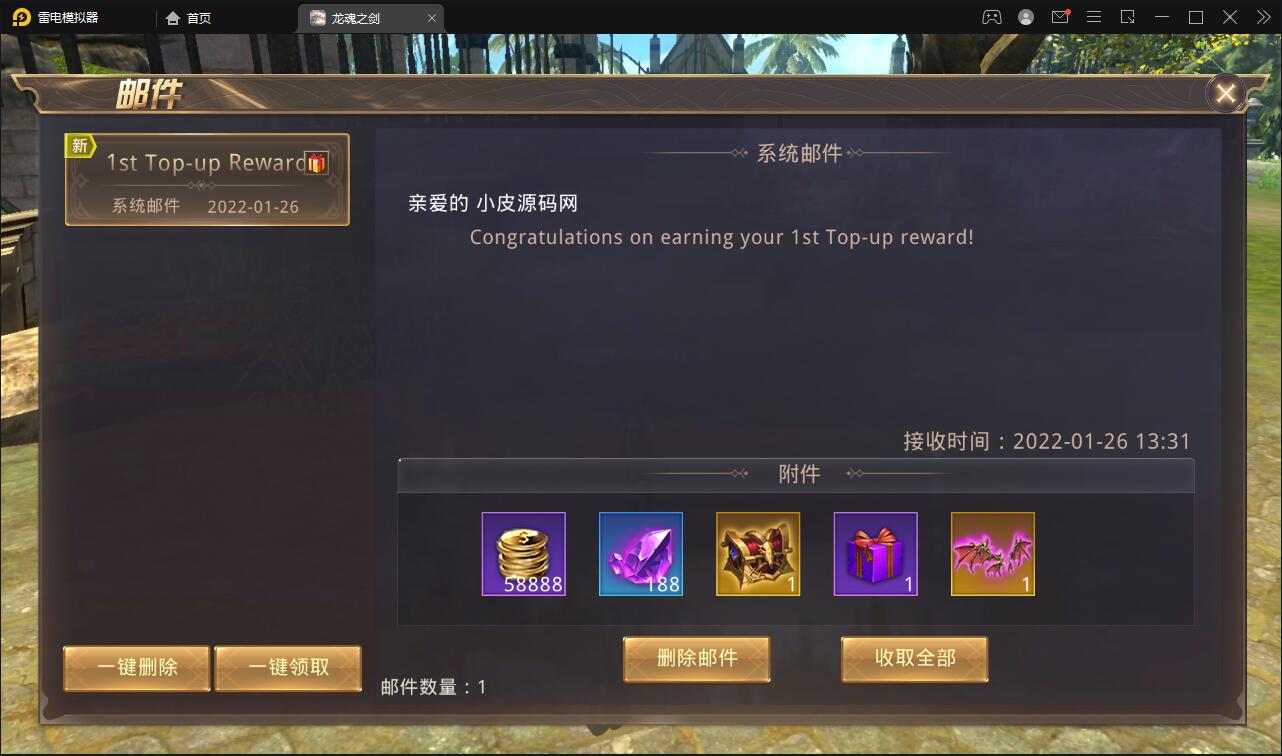
Task: Switch to the 首页 home tab
Action: pyautogui.click(x=190, y=17)
